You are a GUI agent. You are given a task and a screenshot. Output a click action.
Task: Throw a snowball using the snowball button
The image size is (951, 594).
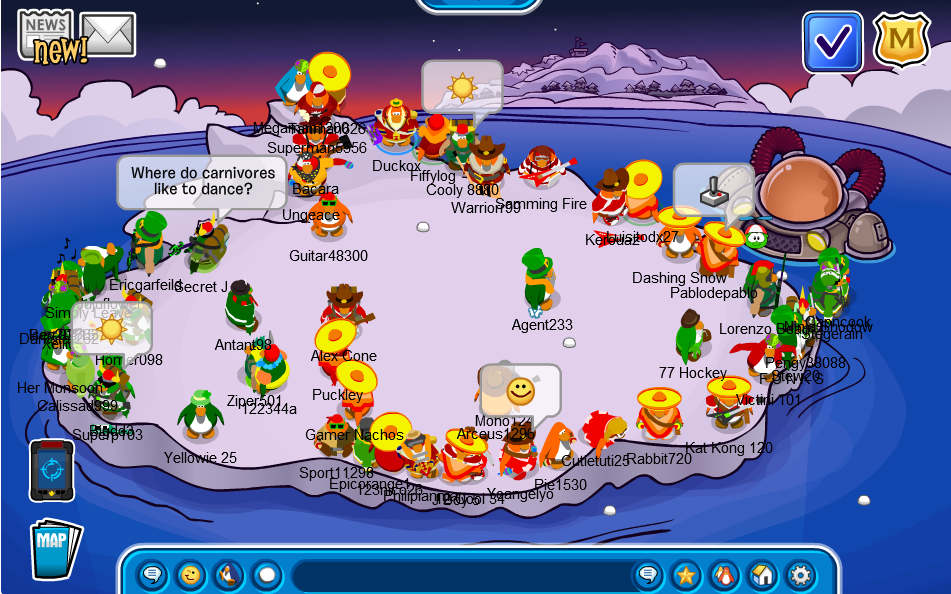[x=266, y=575]
